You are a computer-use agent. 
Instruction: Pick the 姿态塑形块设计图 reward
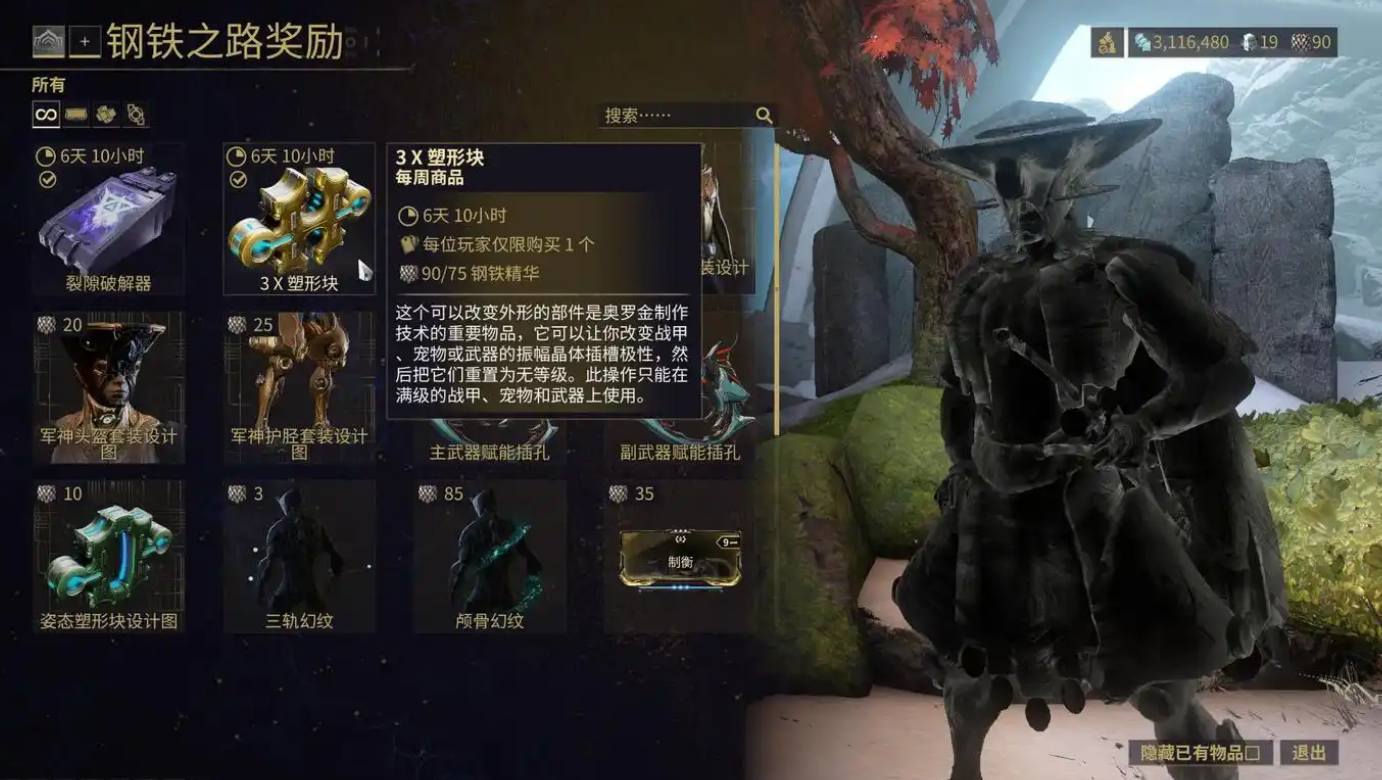[108, 556]
